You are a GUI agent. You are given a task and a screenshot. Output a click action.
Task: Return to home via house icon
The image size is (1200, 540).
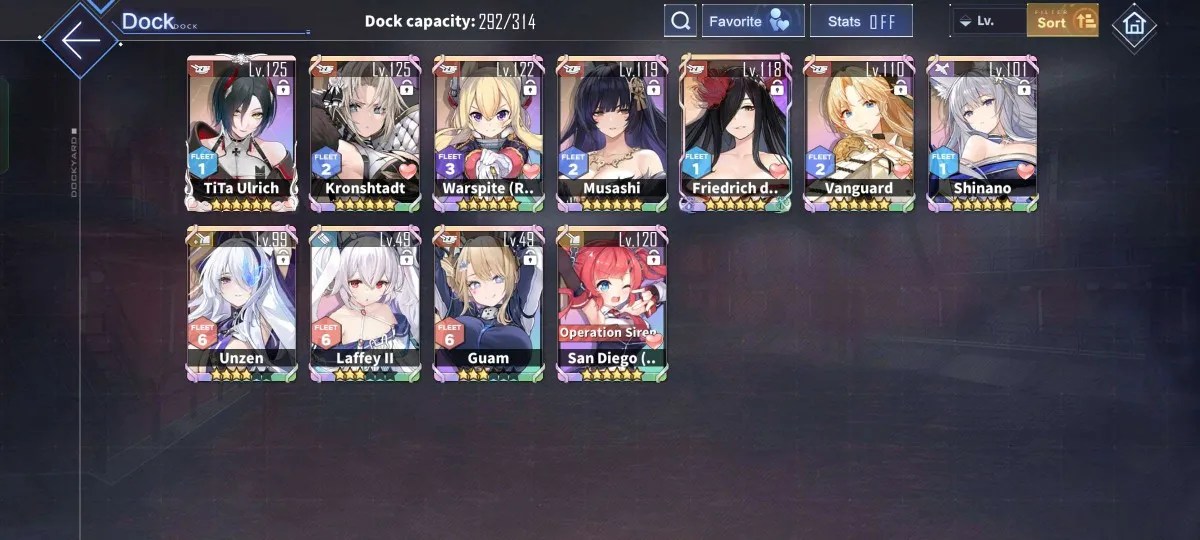(1134, 25)
